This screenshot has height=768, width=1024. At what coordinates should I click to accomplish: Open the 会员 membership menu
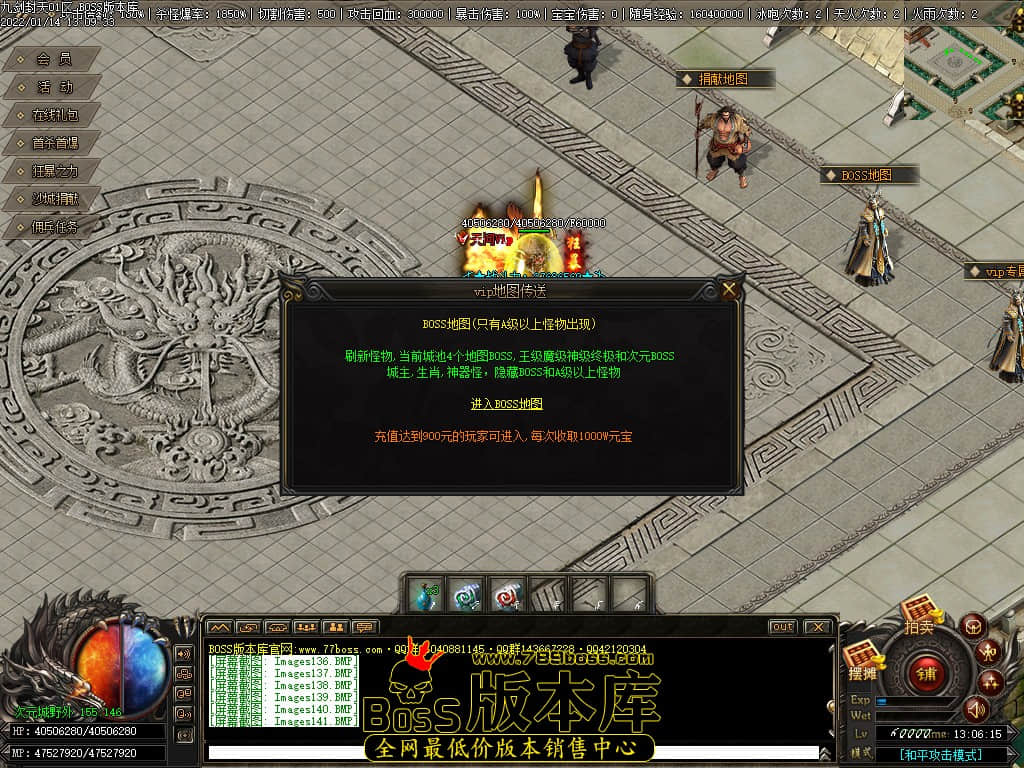pyautogui.click(x=54, y=60)
